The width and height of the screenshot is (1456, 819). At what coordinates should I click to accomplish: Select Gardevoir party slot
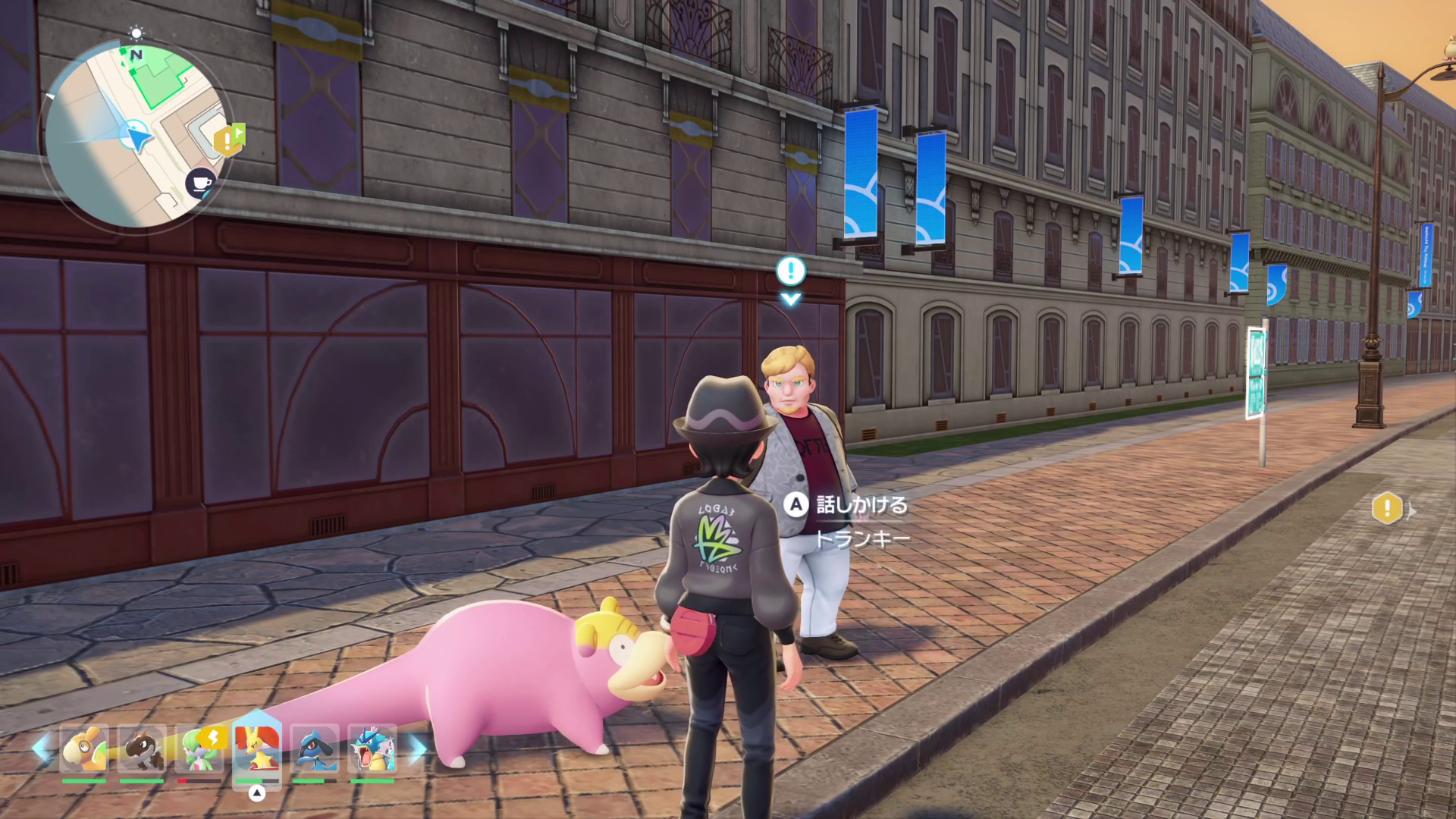tap(199, 749)
